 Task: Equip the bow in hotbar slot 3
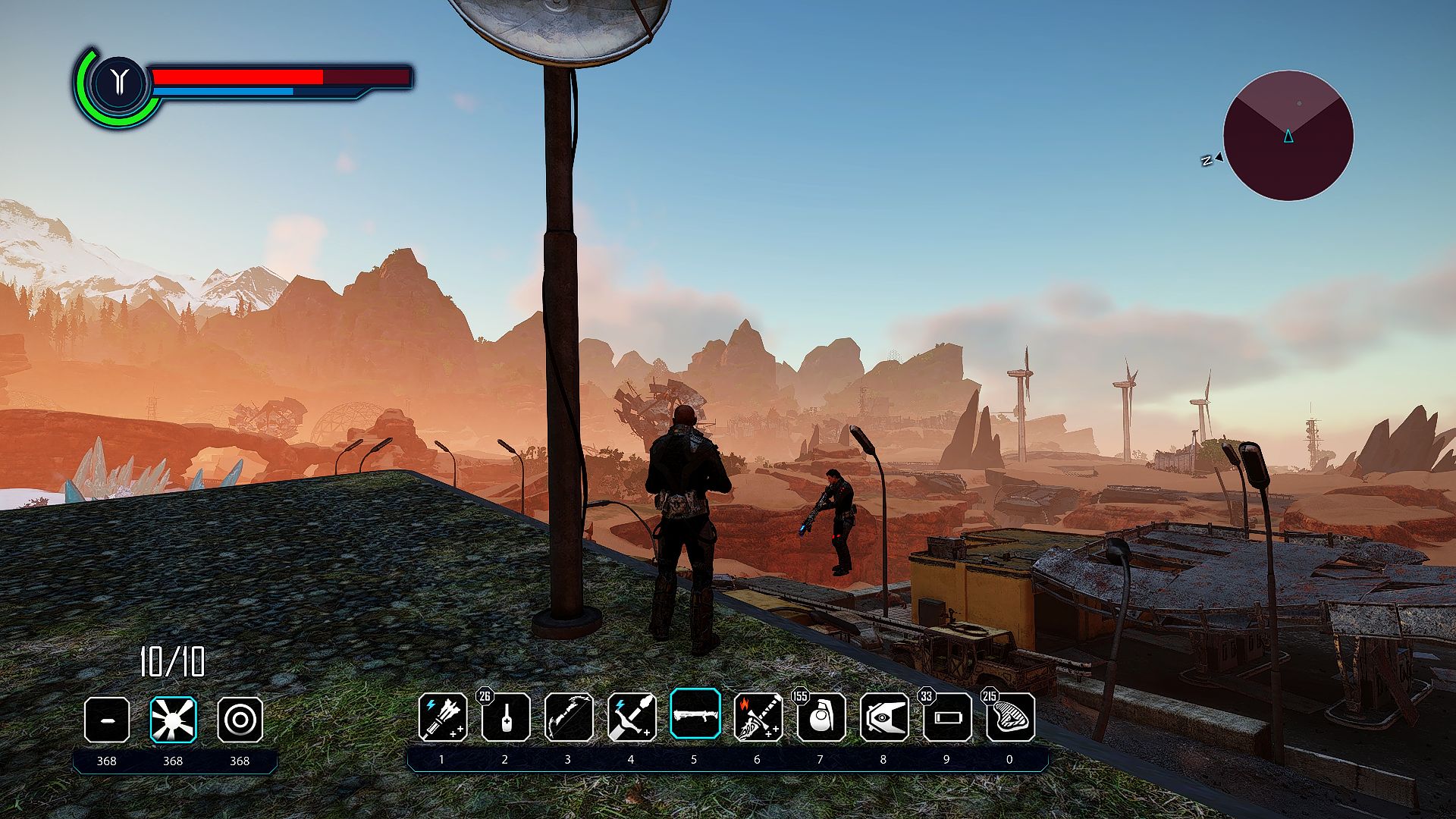pyautogui.click(x=569, y=717)
